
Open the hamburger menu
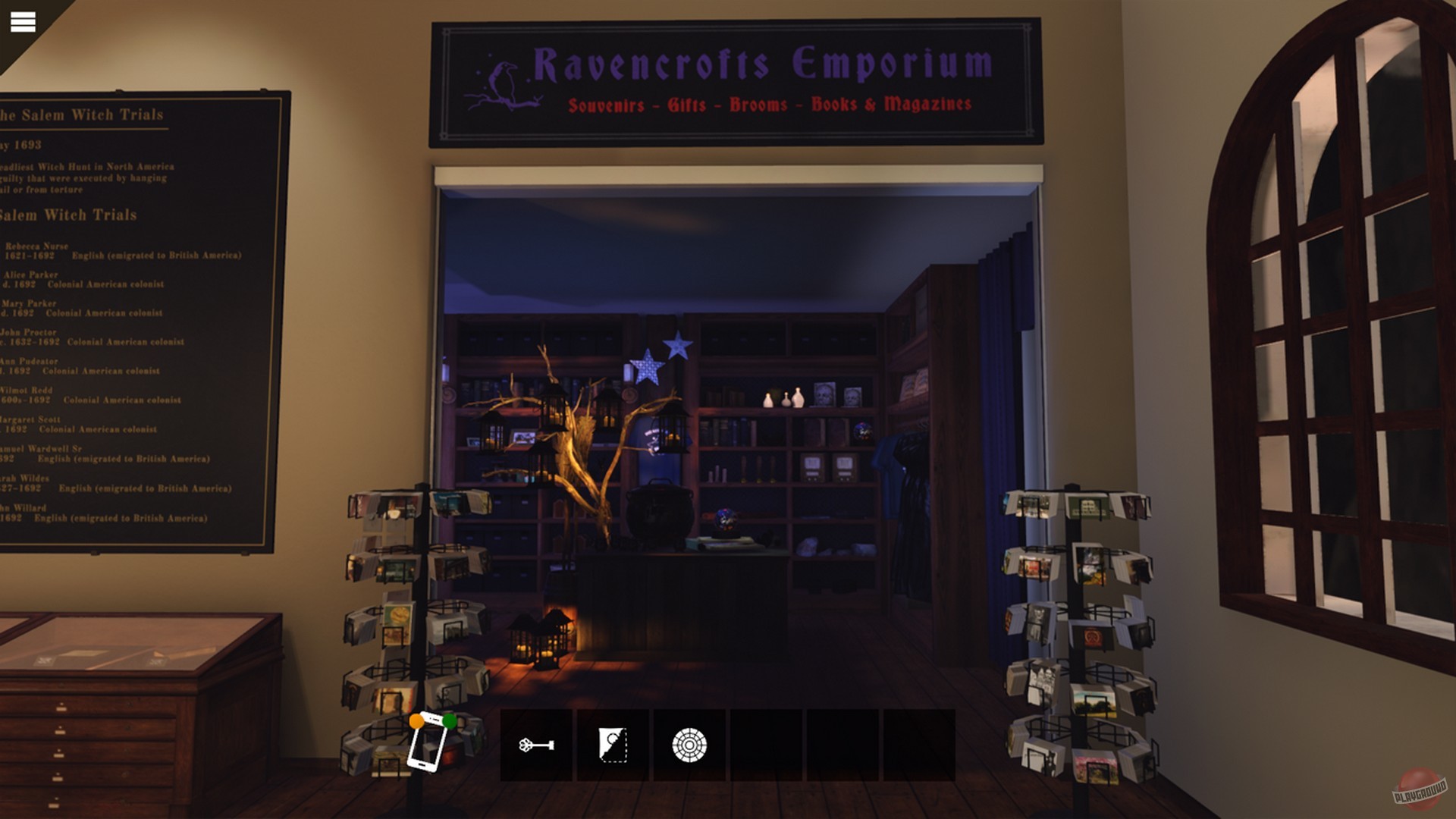23,20
